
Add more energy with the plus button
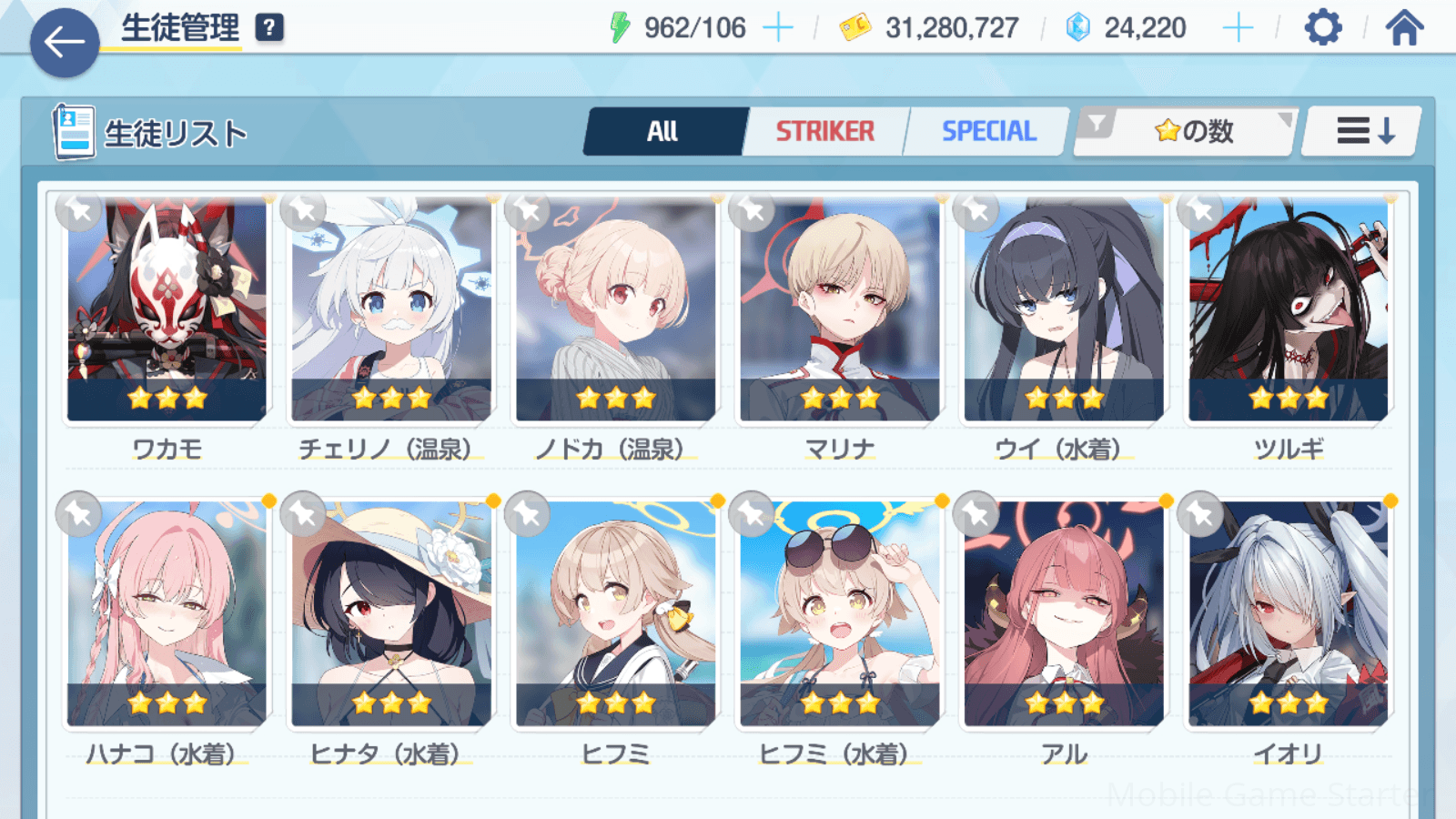tap(777, 28)
